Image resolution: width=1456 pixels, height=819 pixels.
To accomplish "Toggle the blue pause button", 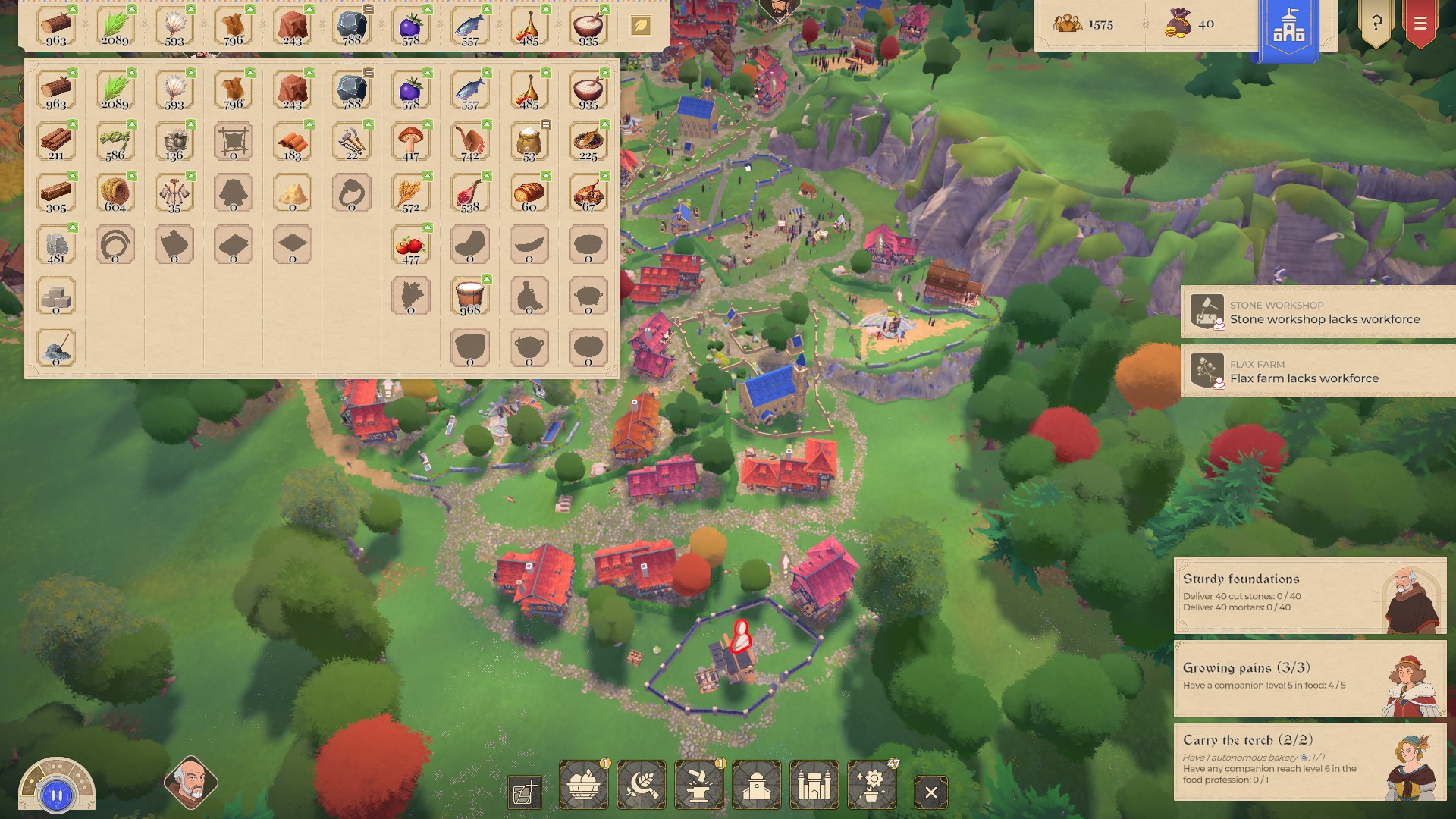I will pyautogui.click(x=57, y=795).
